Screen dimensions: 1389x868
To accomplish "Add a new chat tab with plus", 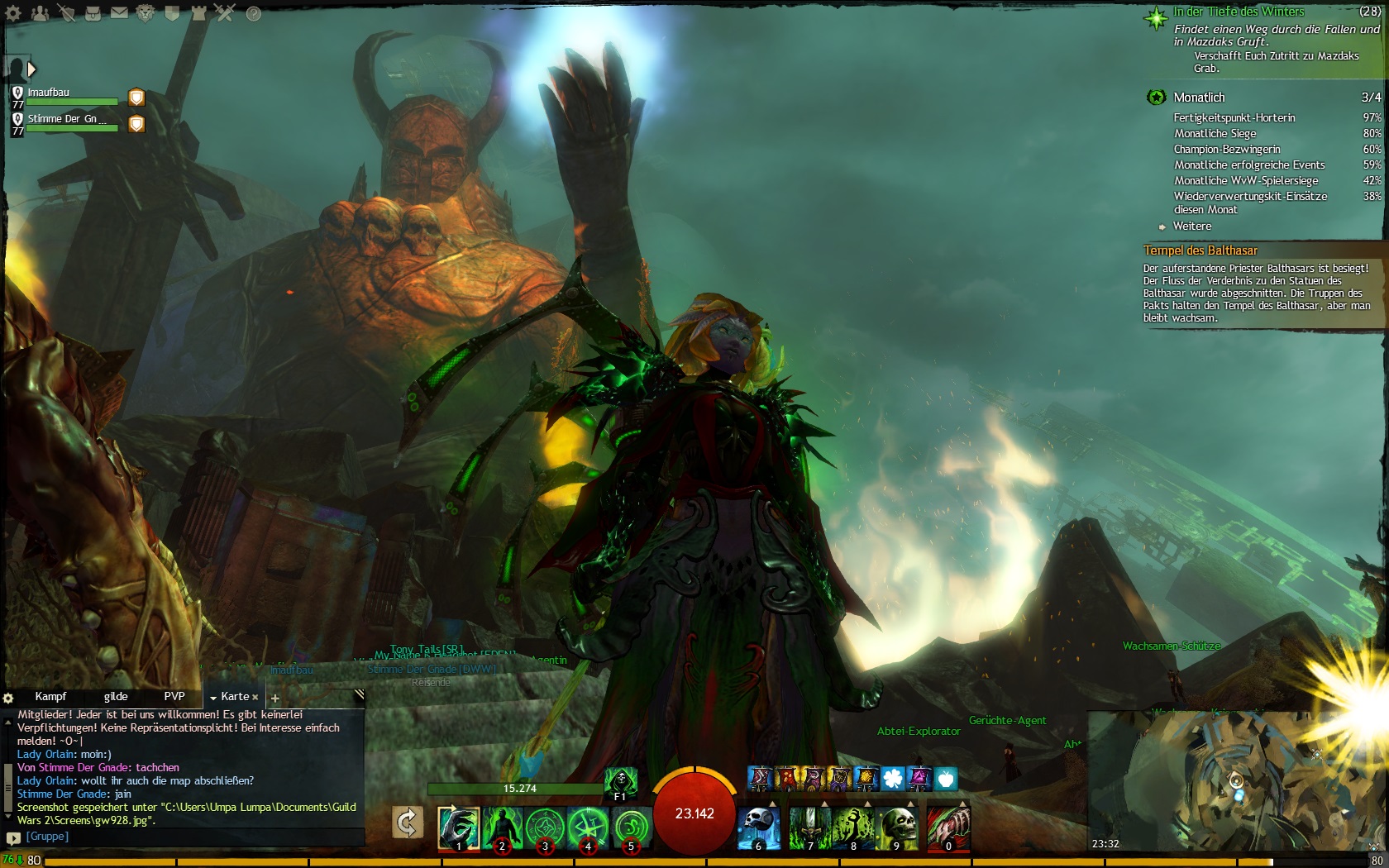I will tap(275, 699).
